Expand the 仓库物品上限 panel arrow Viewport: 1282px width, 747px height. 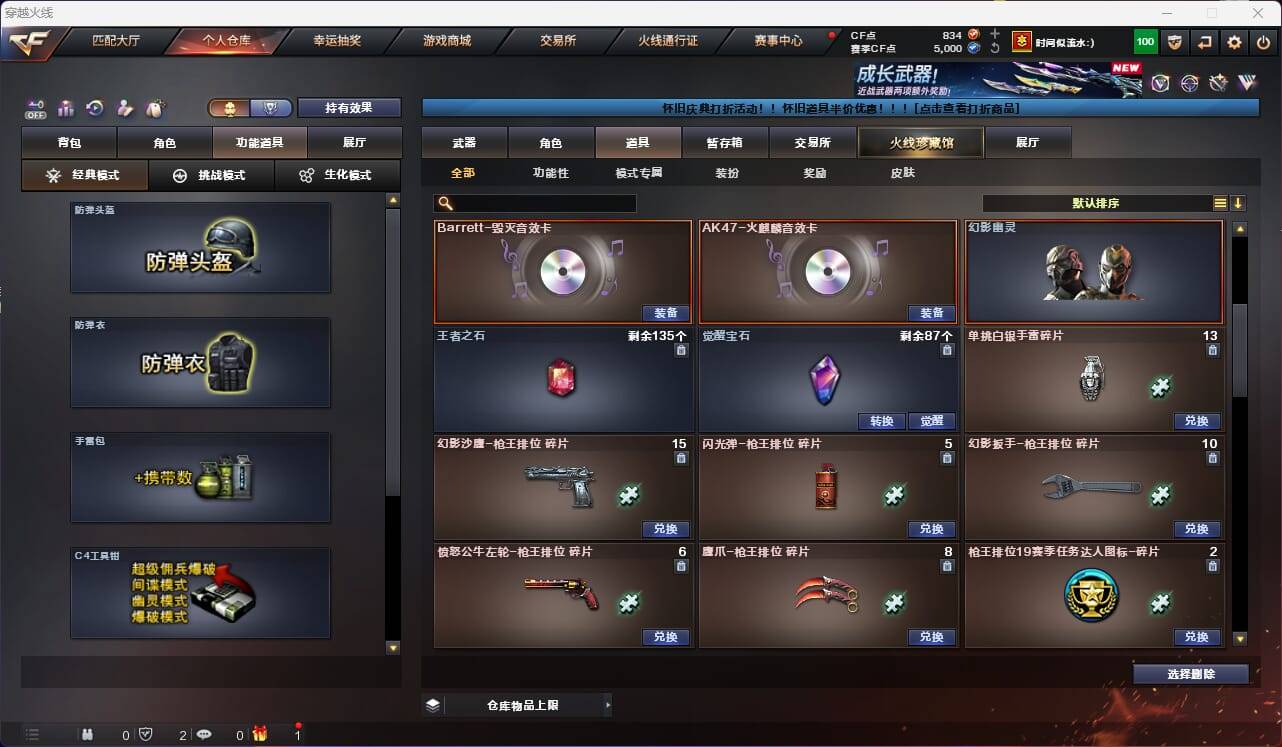pyautogui.click(x=608, y=705)
